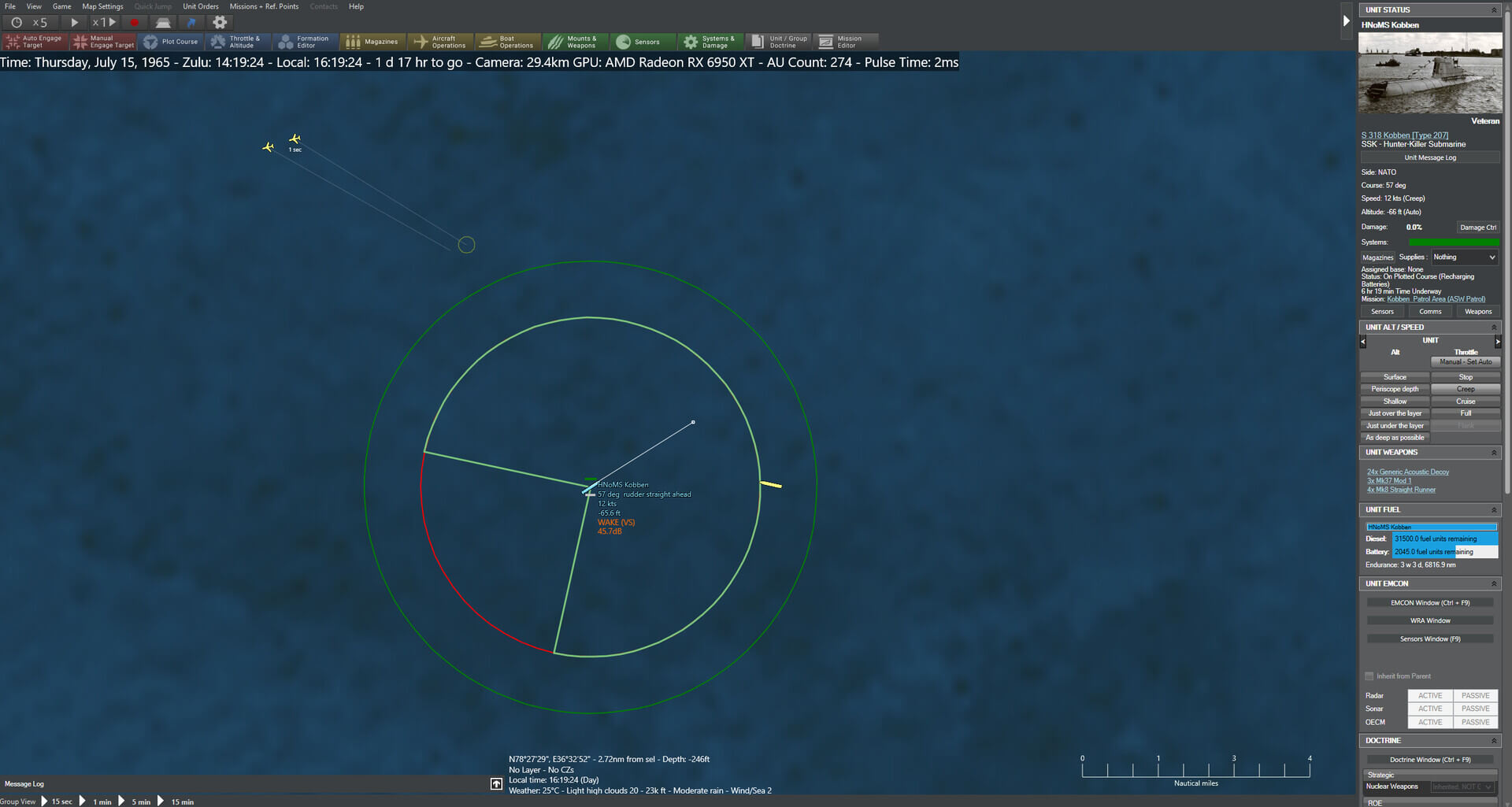The height and width of the screenshot is (807, 1512).
Task: Open the Unit Orders menu
Action: click(201, 6)
